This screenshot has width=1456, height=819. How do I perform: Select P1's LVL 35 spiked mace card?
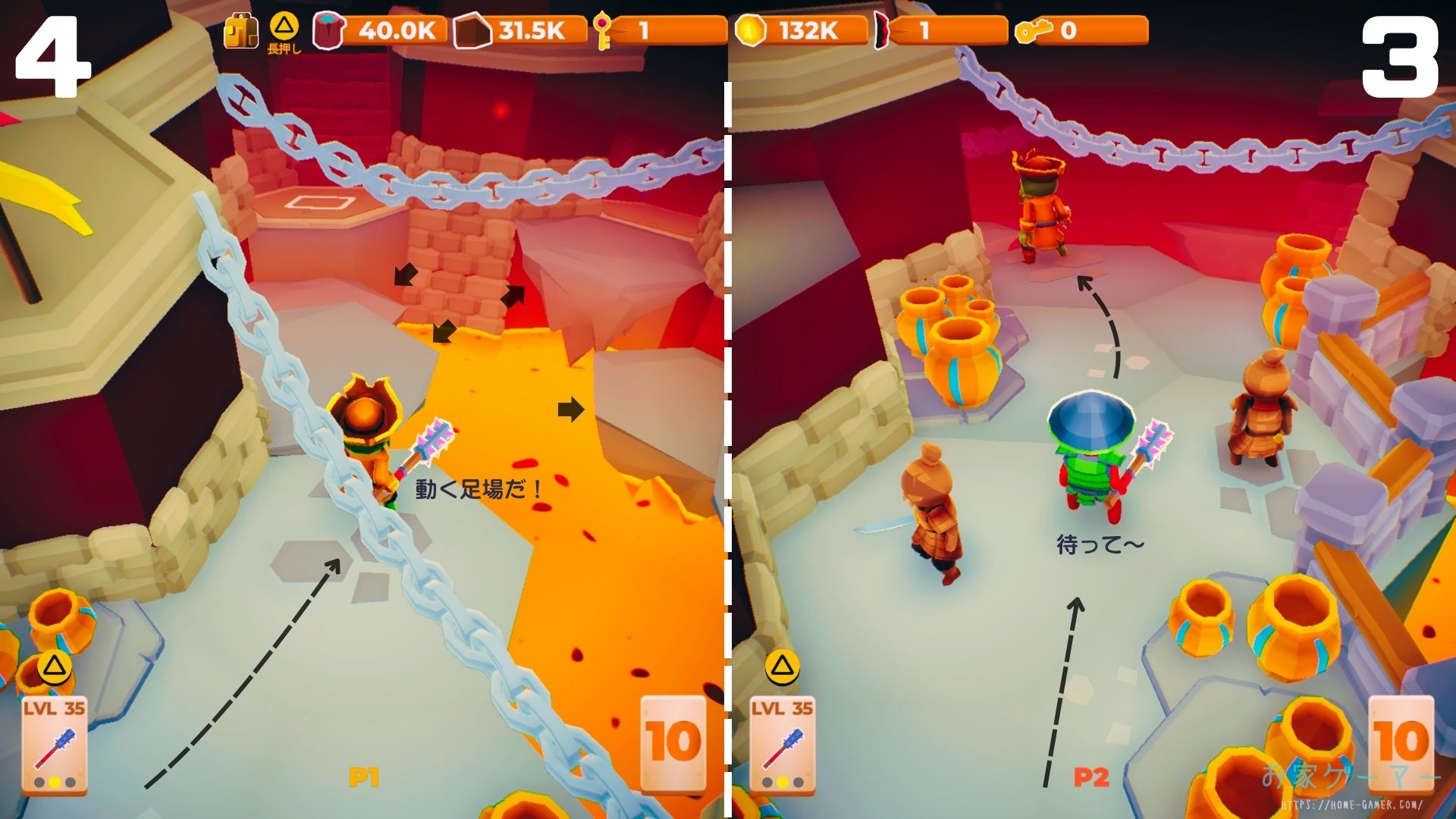click(54, 745)
